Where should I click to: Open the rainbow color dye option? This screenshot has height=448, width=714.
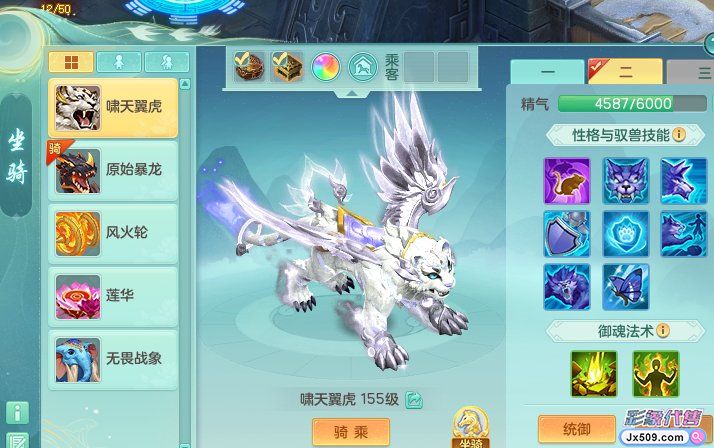[326, 66]
